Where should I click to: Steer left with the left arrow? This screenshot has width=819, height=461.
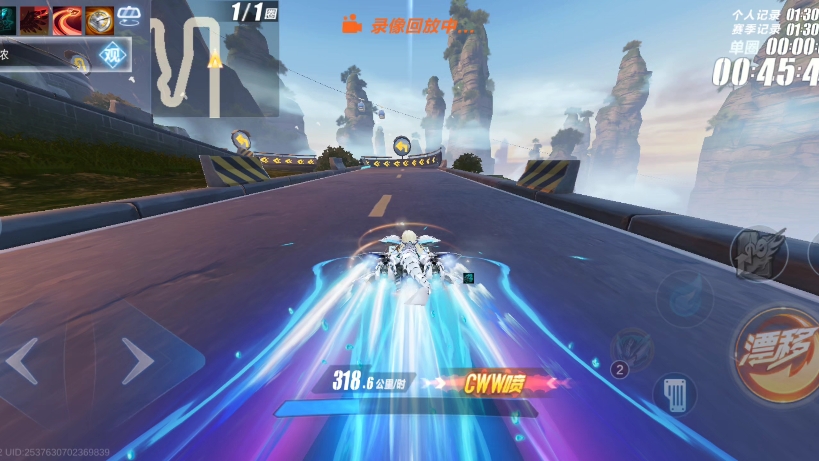click(24, 361)
